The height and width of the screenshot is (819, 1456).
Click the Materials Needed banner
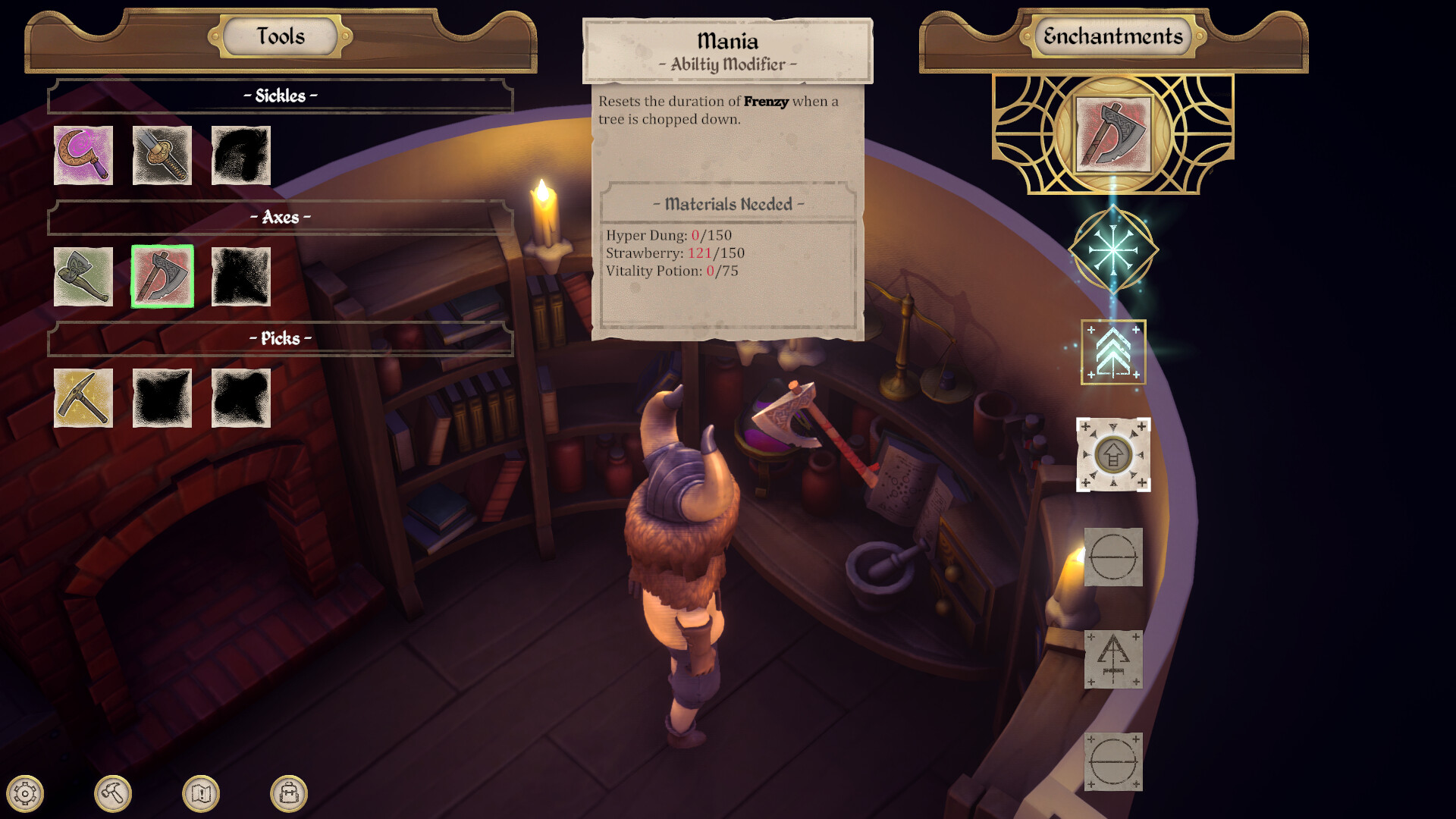pos(729,204)
